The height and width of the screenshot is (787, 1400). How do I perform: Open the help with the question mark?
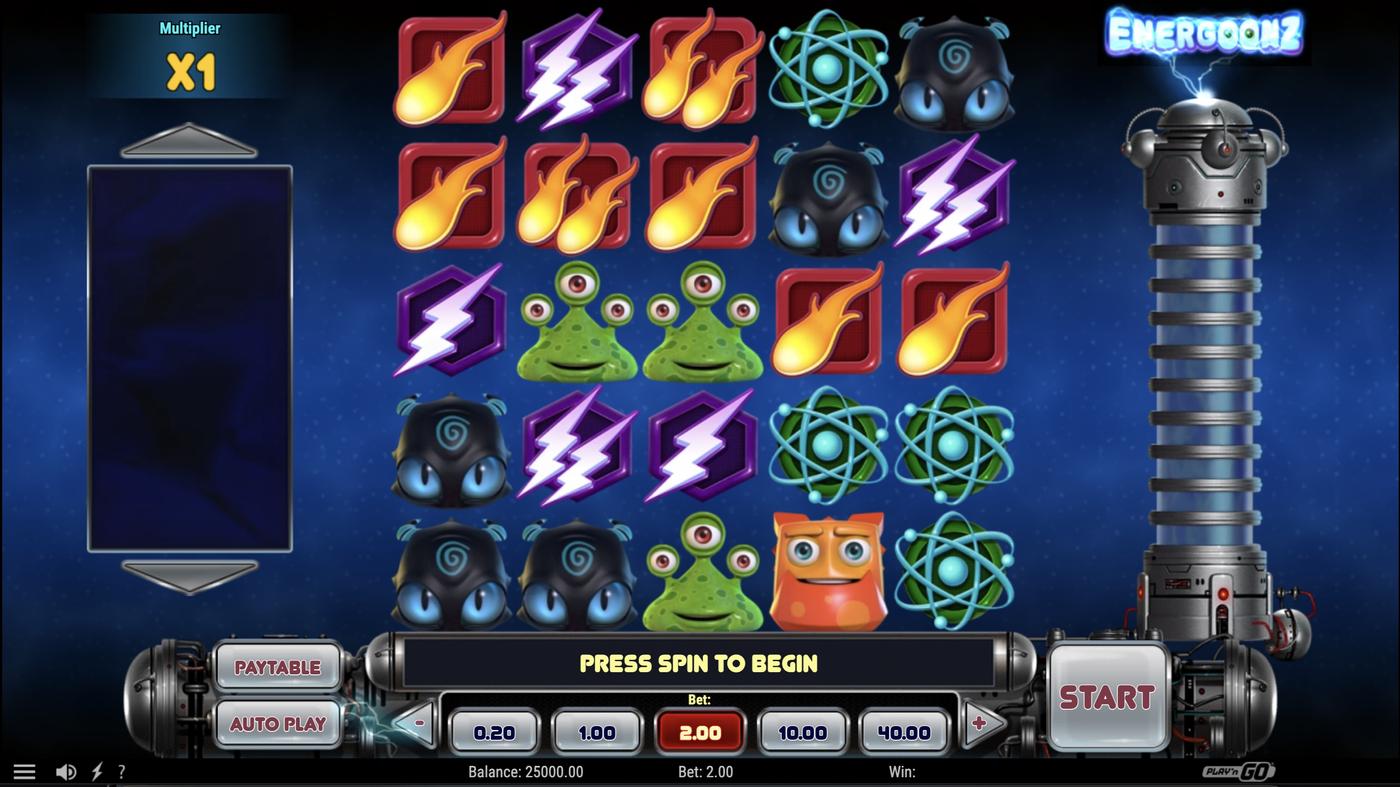coord(121,770)
